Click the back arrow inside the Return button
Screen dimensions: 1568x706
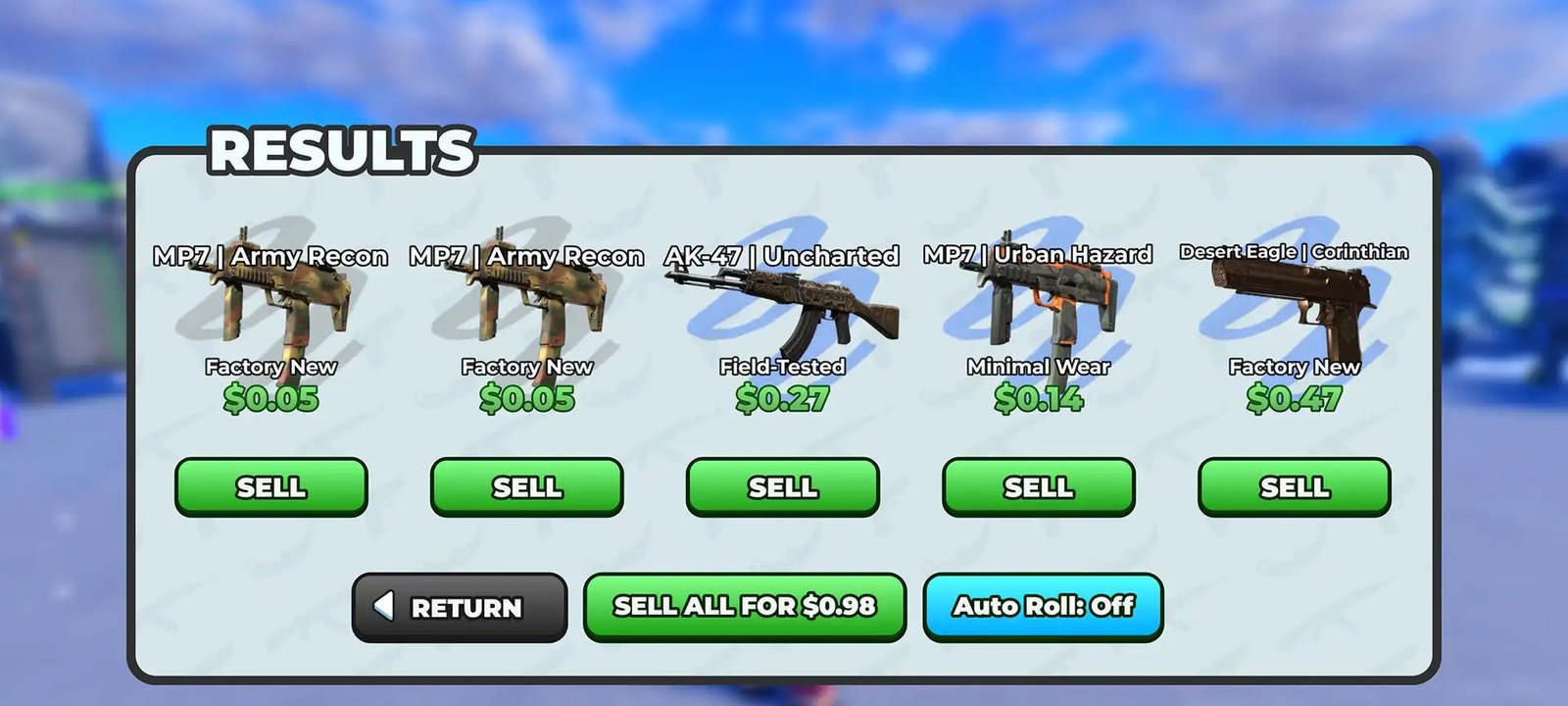pos(386,607)
